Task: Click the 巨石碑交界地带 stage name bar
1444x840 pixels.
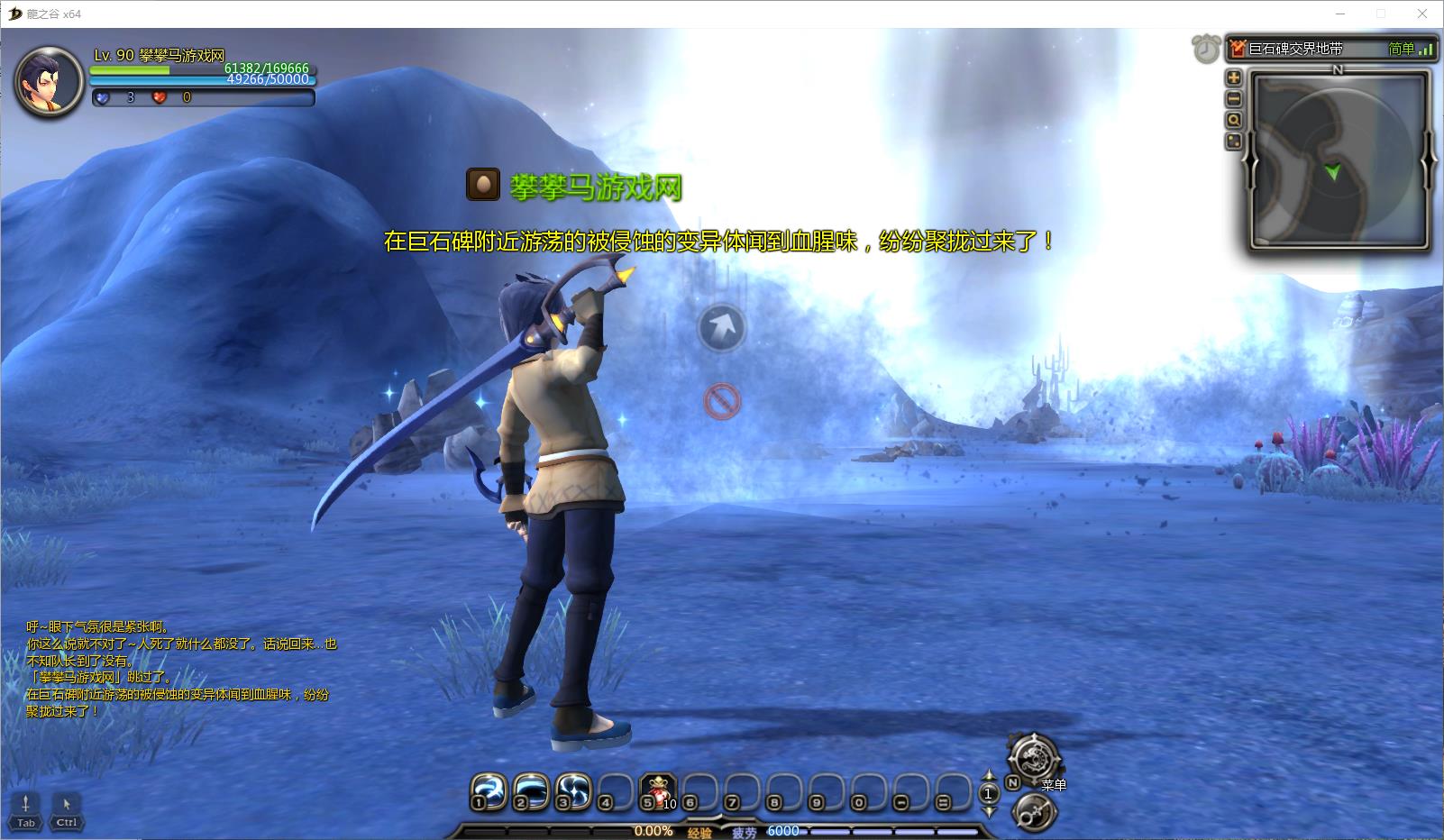Action: [1316, 49]
